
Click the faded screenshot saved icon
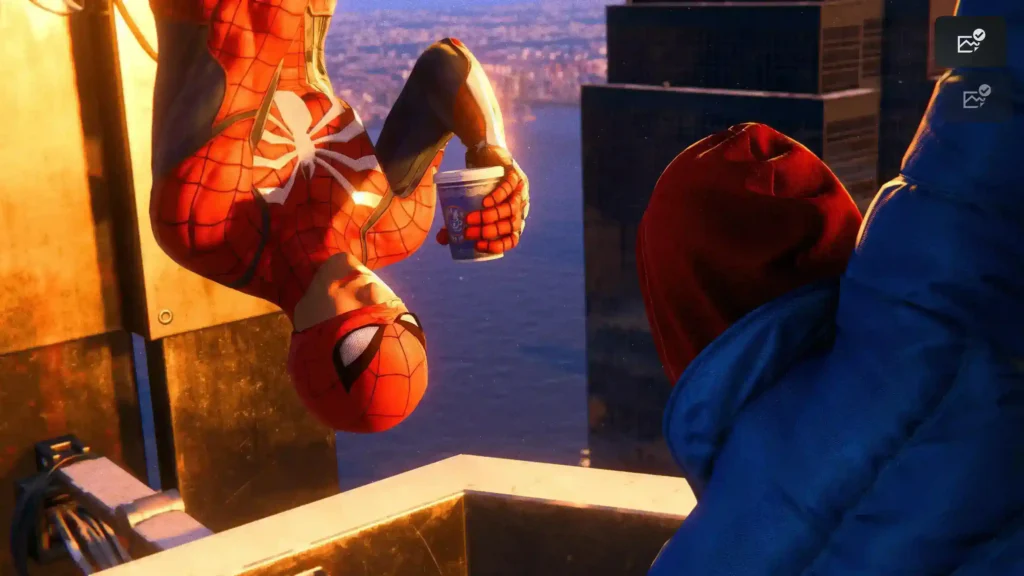(x=975, y=97)
